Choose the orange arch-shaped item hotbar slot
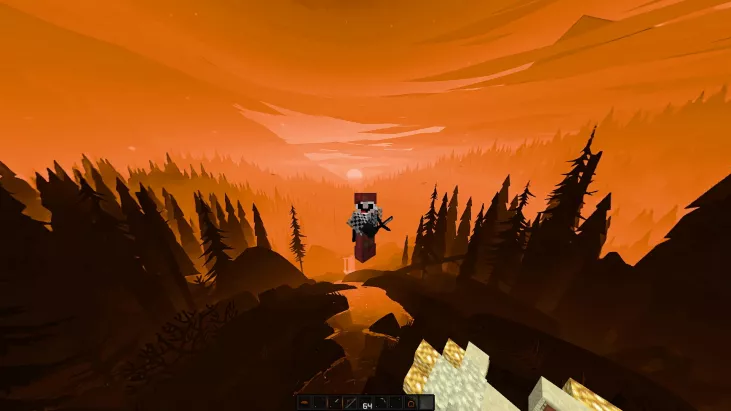 (410, 403)
